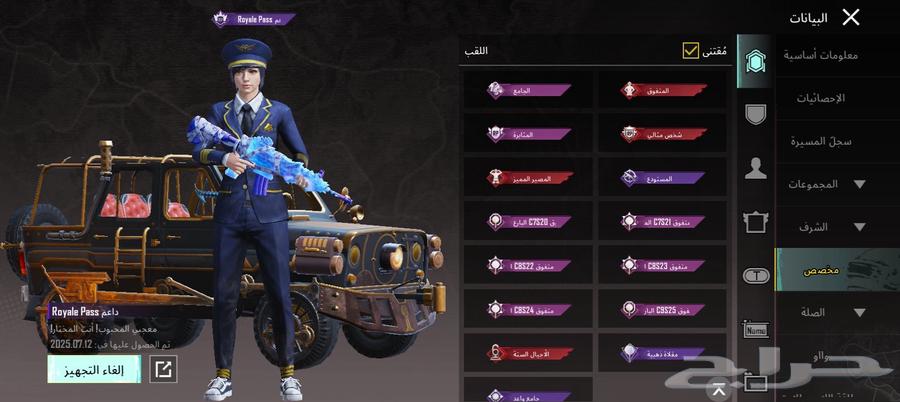Toggle the owned (مُقتنى) checkbox
Viewport: 900px width, 402px height.
pyautogui.click(x=690, y=50)
